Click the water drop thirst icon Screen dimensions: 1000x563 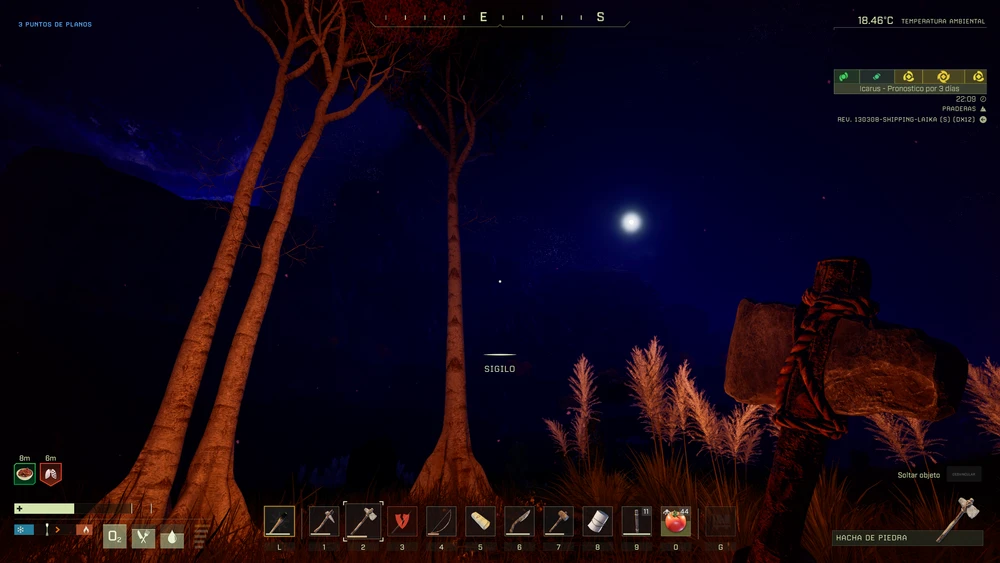[172, 537]
